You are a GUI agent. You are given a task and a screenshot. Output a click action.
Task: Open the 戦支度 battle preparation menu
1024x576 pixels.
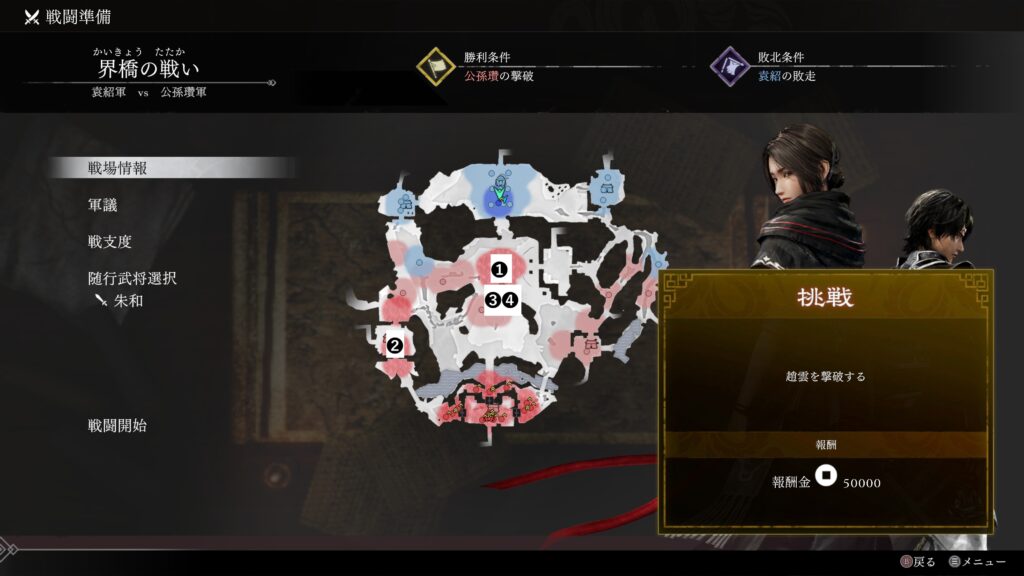tap(110, 242)
